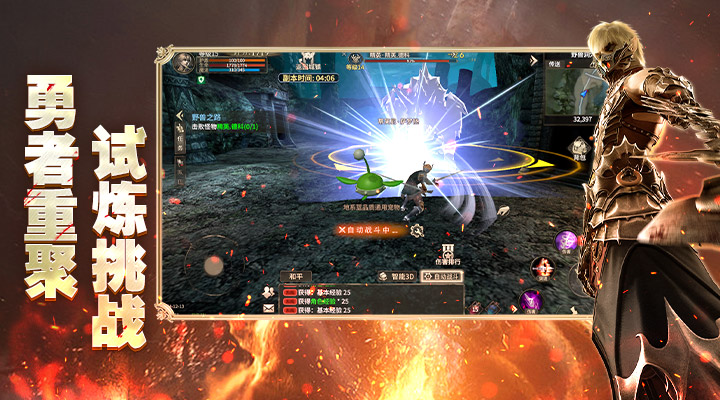
Task: Switch the 智能3D camera mode
Action: point(396,276)
